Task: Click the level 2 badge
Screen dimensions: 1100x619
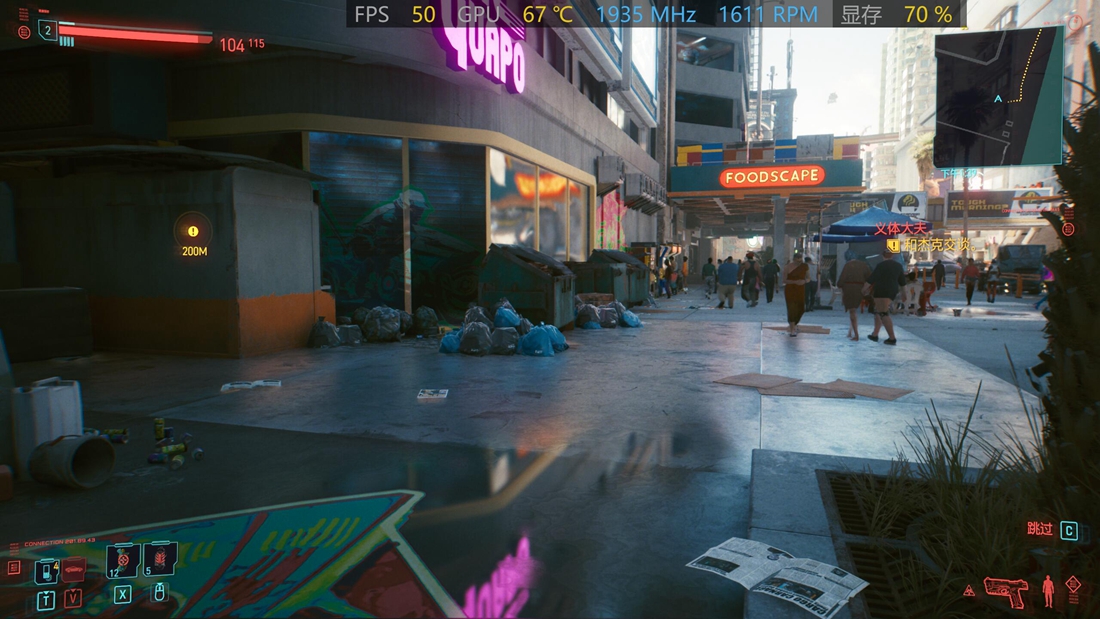Action: coord(48,31)
